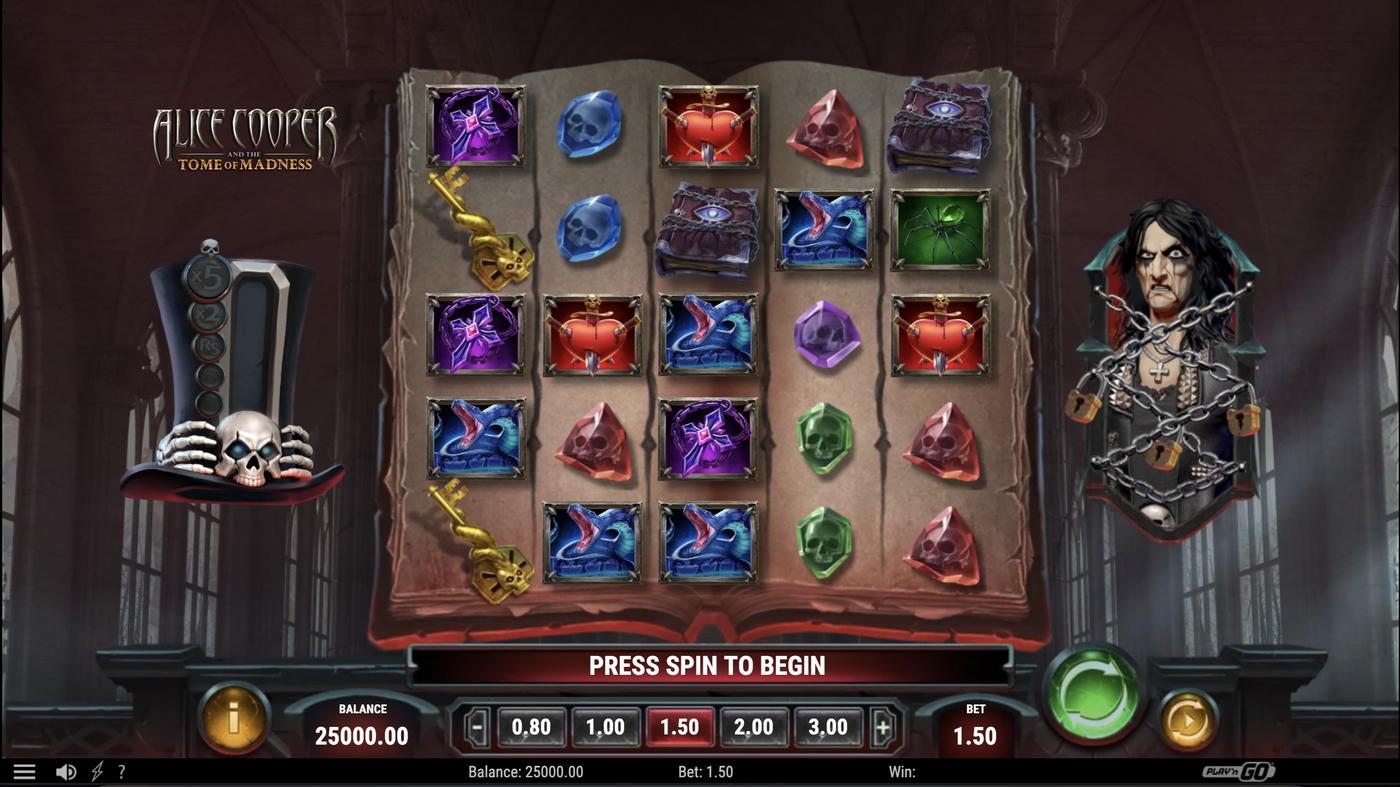Open help using the question mark icon
The height and width of the screenshot is (787, 1400).
click(x=122, y=771)
